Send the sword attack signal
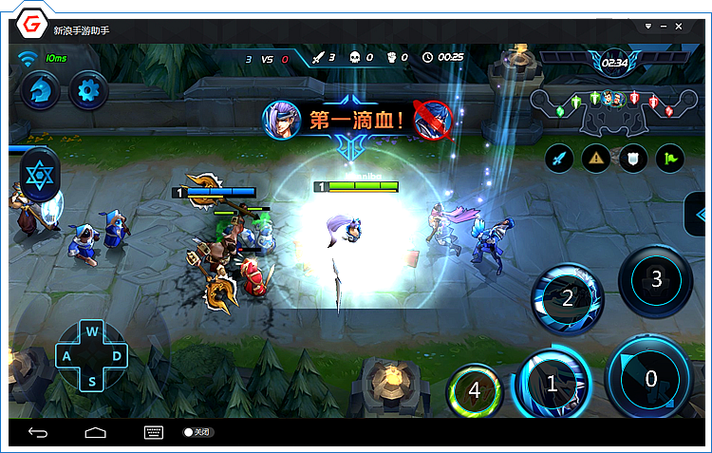The image size is (712, 453). [x=559, y=158]
